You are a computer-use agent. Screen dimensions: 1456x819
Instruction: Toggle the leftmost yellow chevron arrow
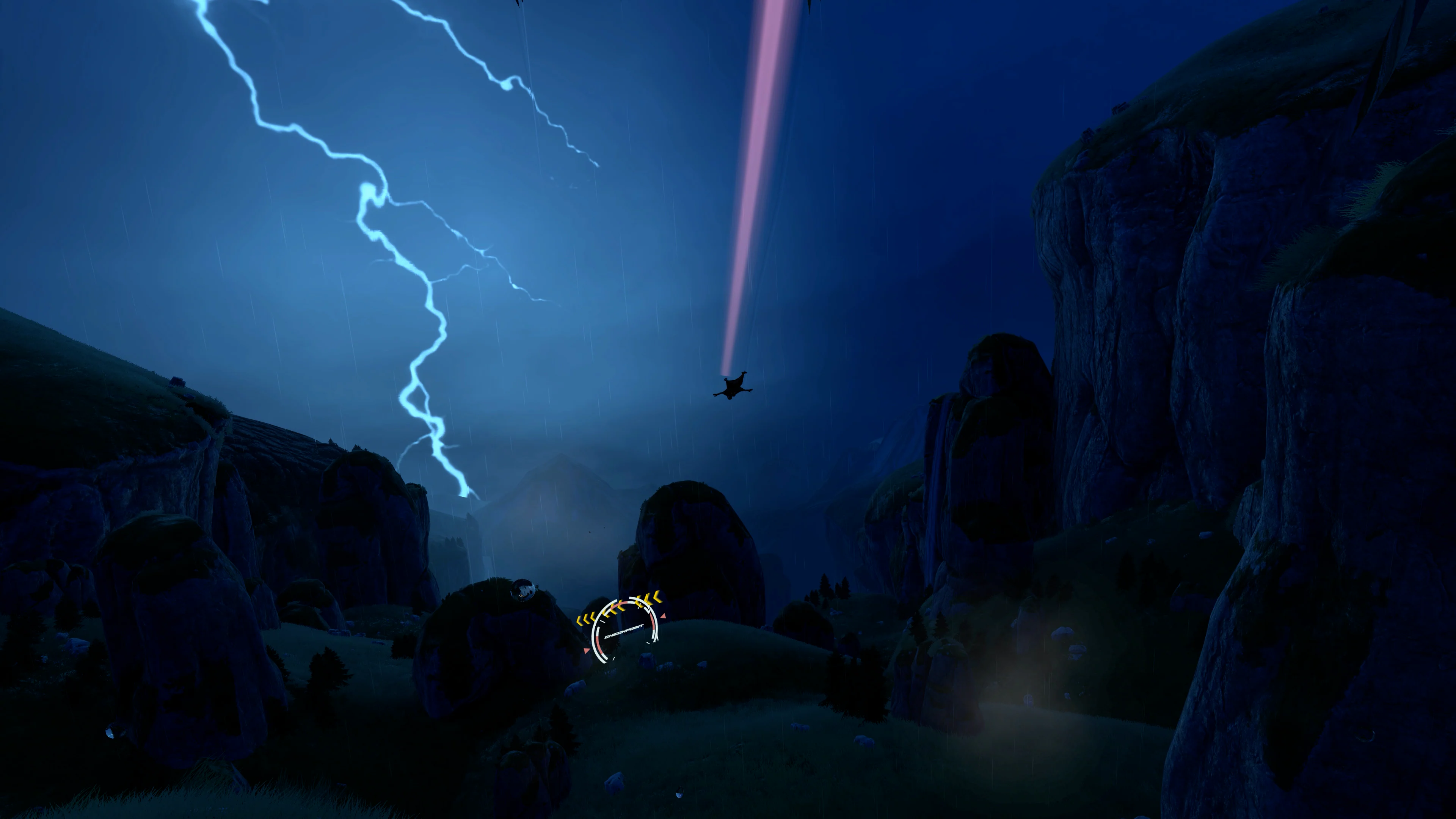pyautogui.click(x=580, y=621)
